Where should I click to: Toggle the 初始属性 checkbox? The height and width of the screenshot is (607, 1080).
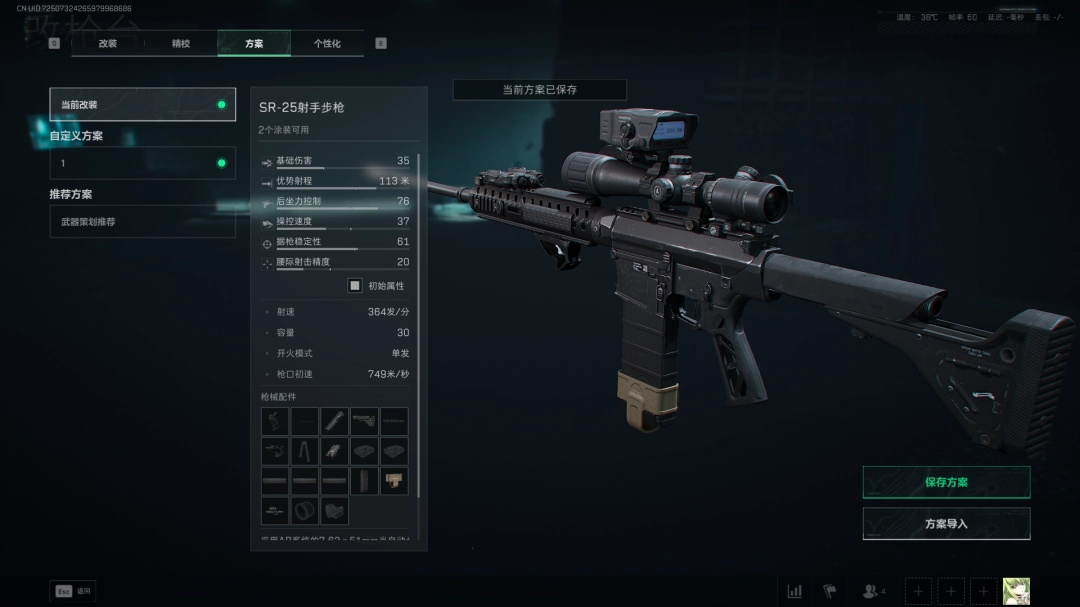click(354, 285)
